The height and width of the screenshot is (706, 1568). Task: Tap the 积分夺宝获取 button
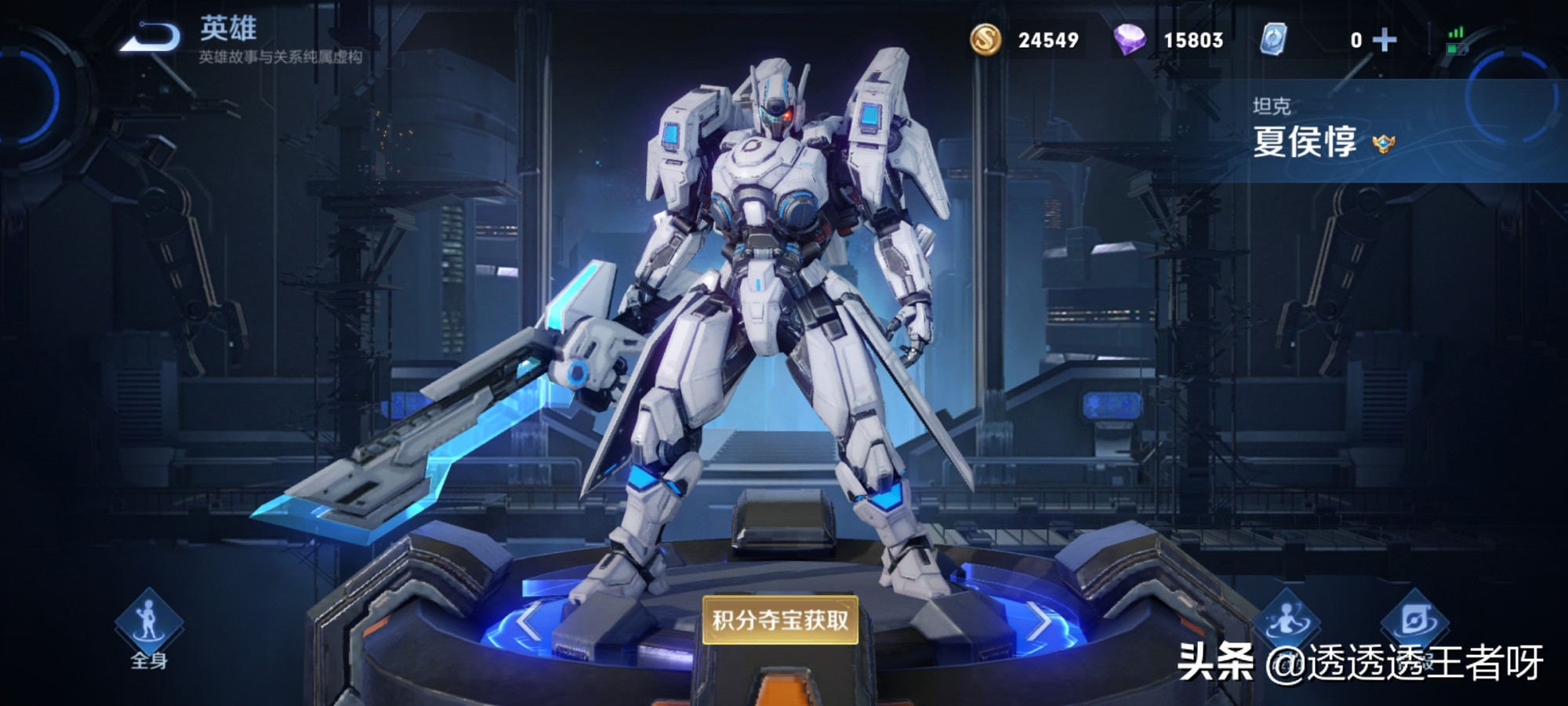[780, 620]
